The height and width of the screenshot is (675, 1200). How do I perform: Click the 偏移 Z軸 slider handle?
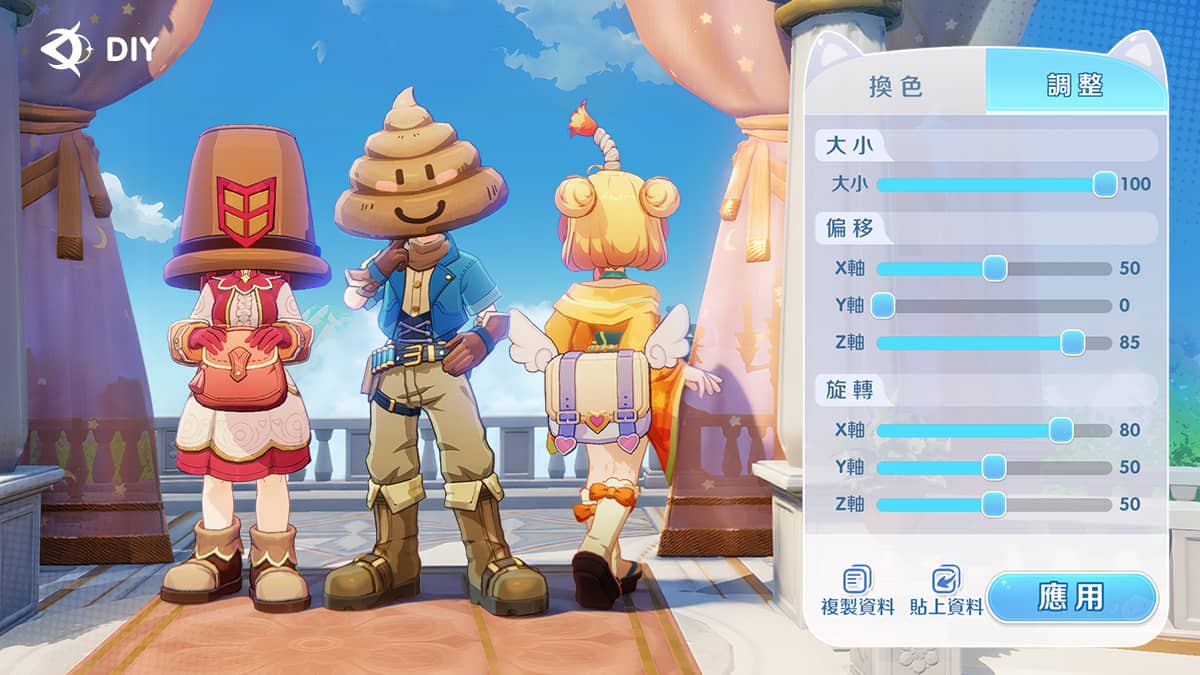1072,343
